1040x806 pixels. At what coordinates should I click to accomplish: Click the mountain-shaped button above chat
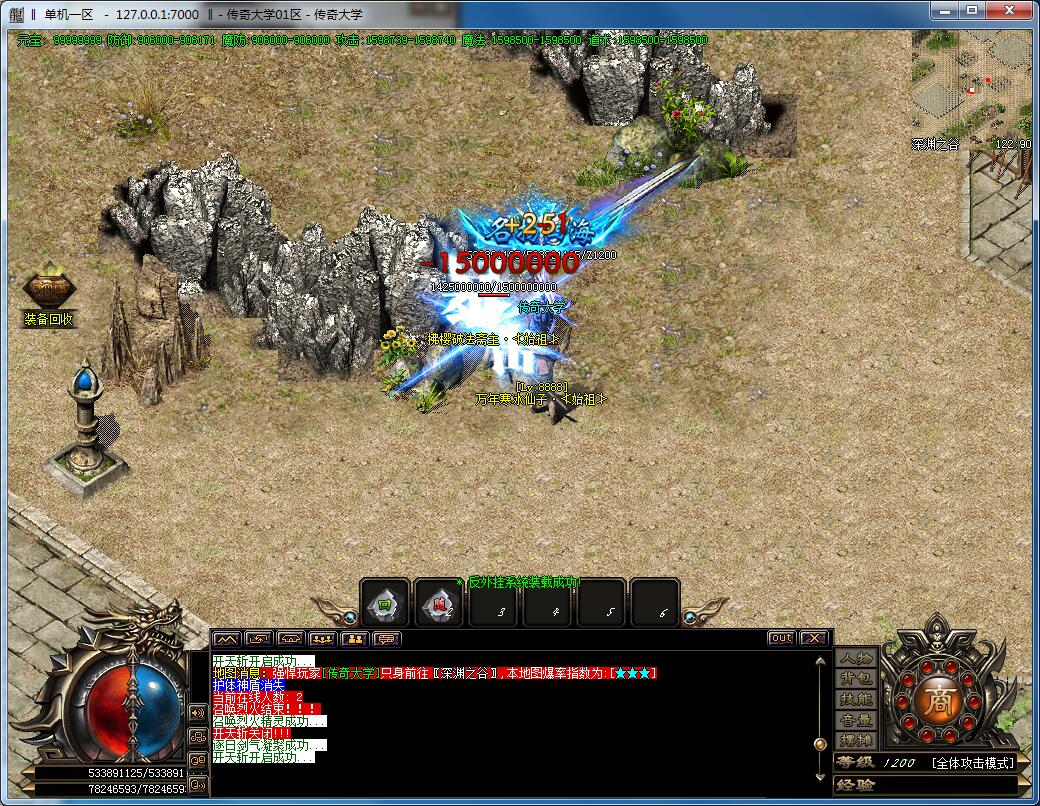(x=227, y=639)
